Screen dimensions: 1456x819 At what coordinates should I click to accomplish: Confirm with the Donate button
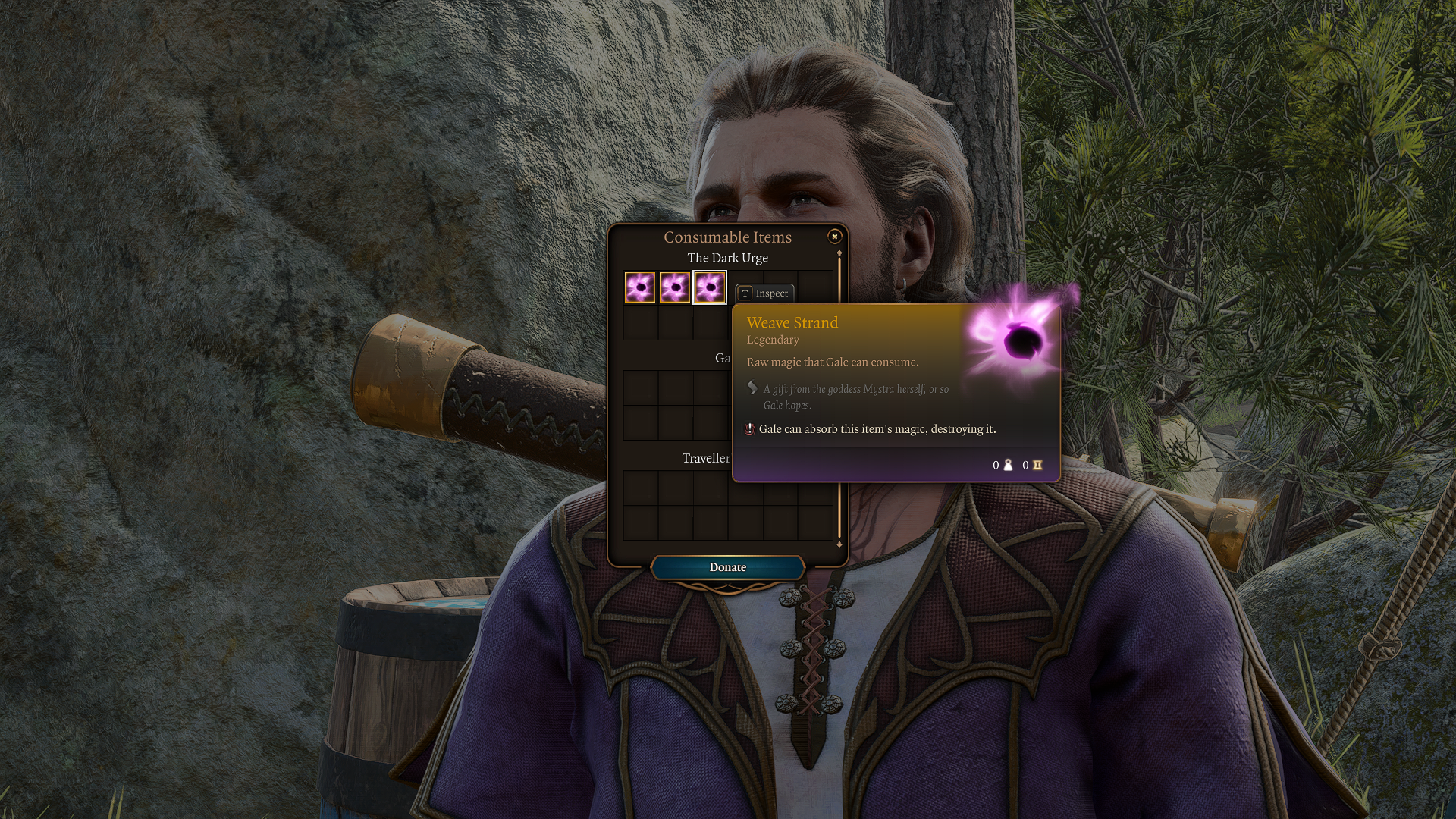tap(727, 567)
